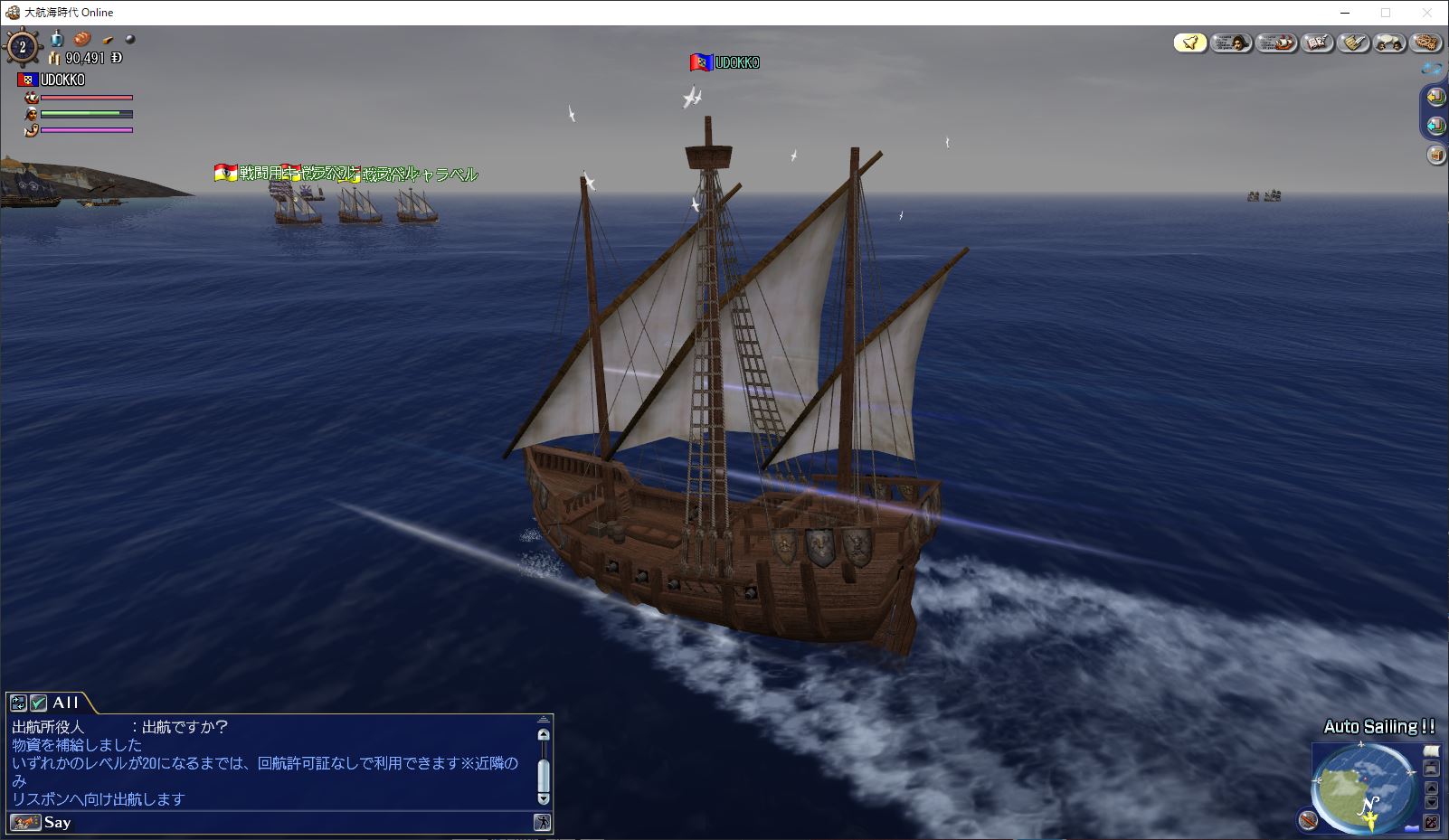
Task: Click the cyan arrow panel button
Action: (1435, 126)
